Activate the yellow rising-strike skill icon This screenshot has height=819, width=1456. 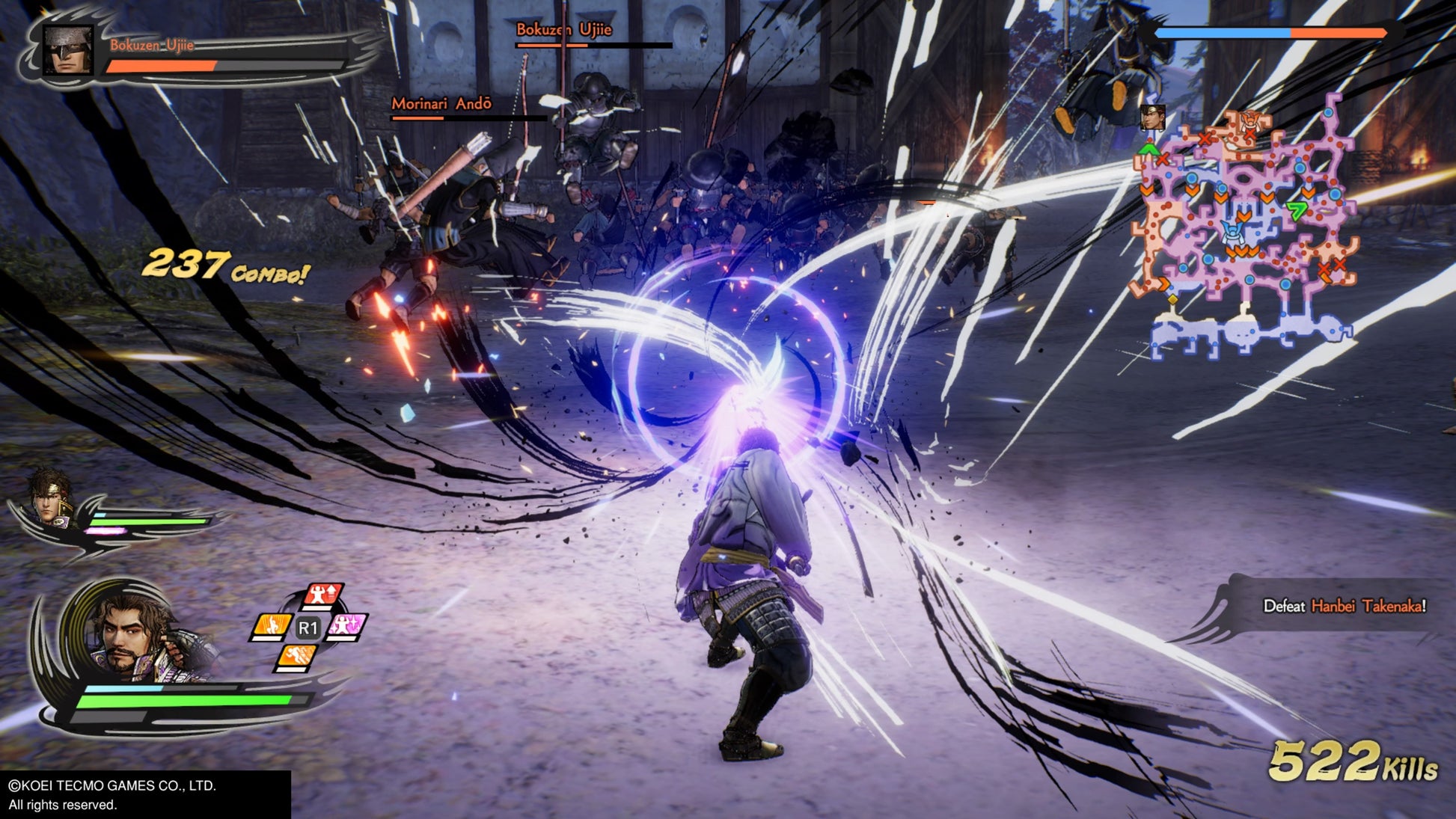pyautogui.click(x=271, y=625)
